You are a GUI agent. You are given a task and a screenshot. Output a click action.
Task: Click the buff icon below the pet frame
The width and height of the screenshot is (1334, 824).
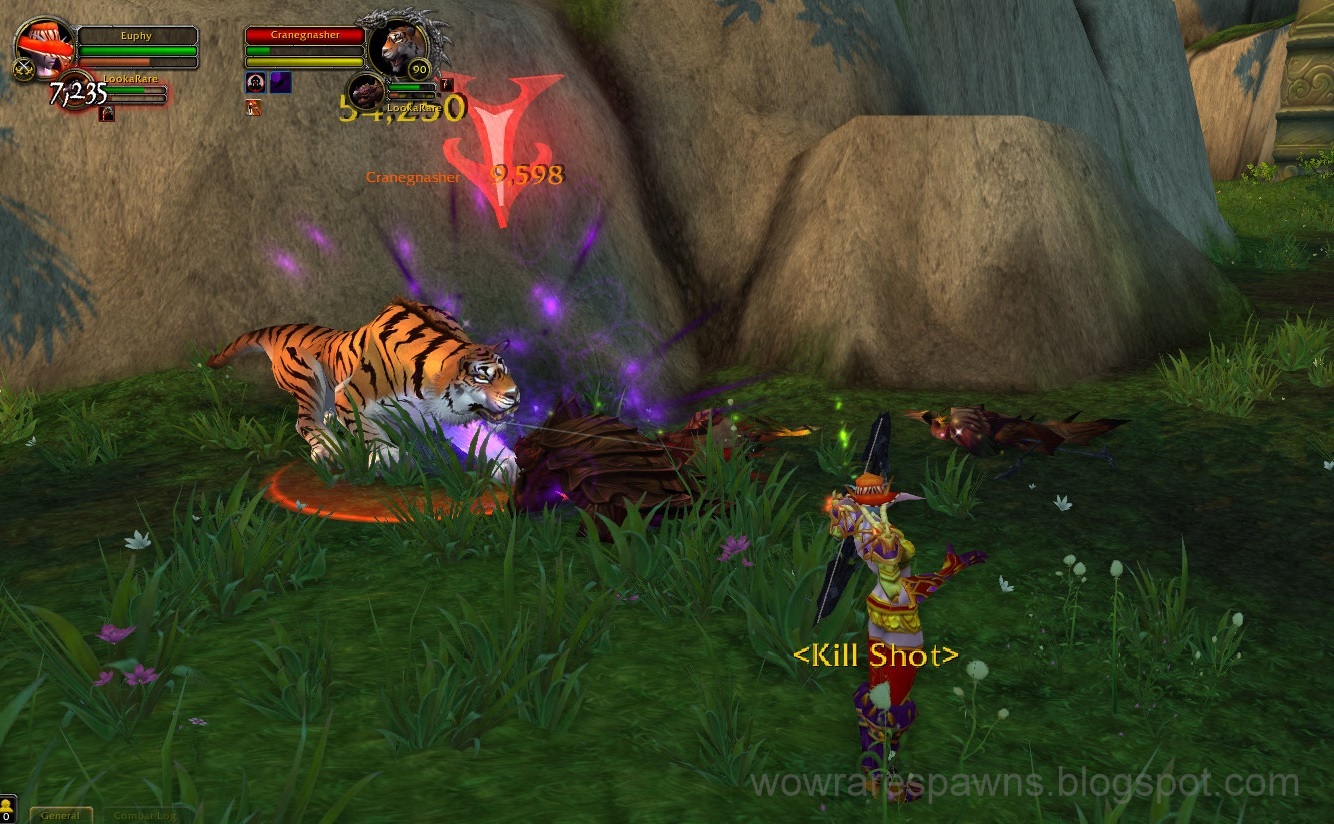107,112
